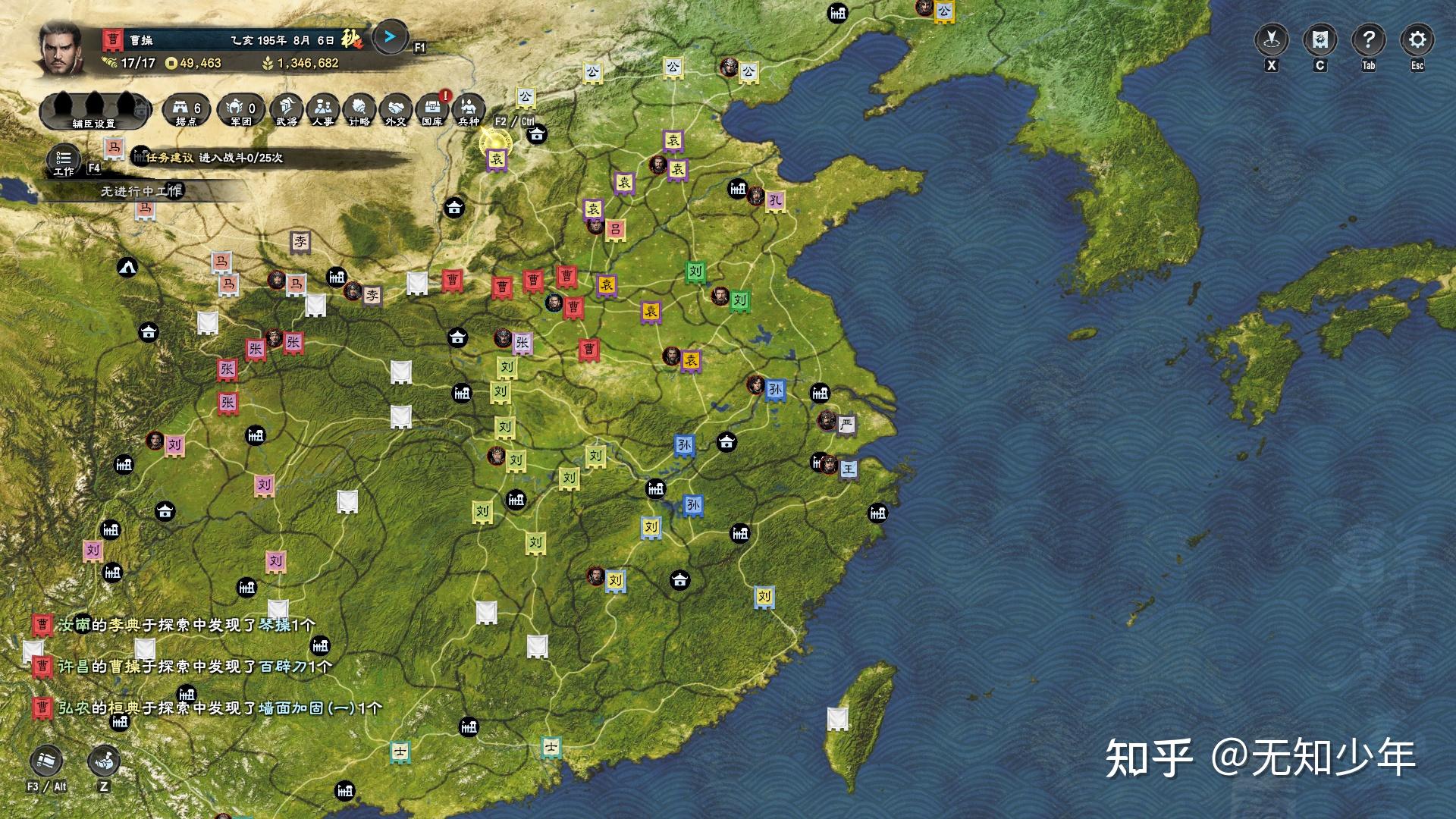This screenshot has height=819, width=1456.
Task: Click Cao Cao's ruler portrait
Action: [59, 47]
